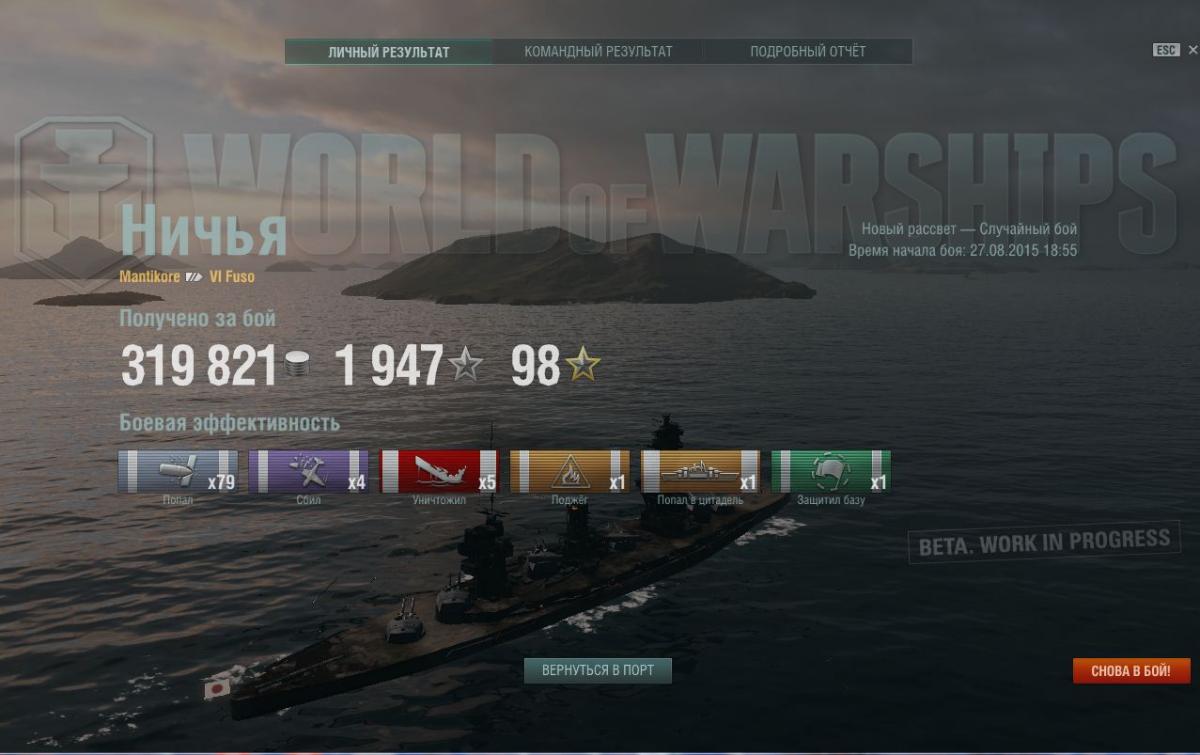Show the Подробный отчёт tab
This screenshot has height=755, width=1200.
(x=808, y=52)
